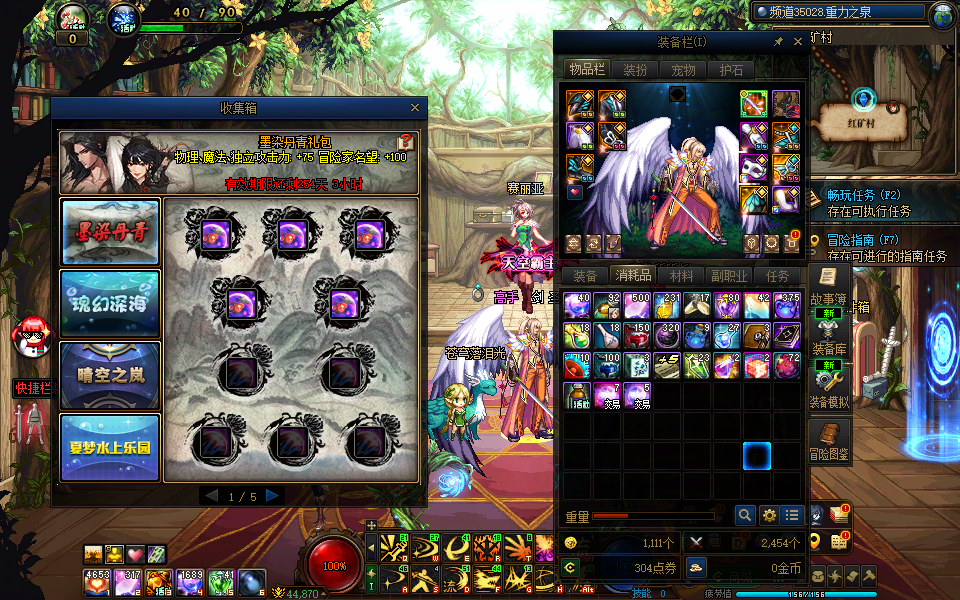Select the 瑰幻深海 collection set

[x=110, y=302]
